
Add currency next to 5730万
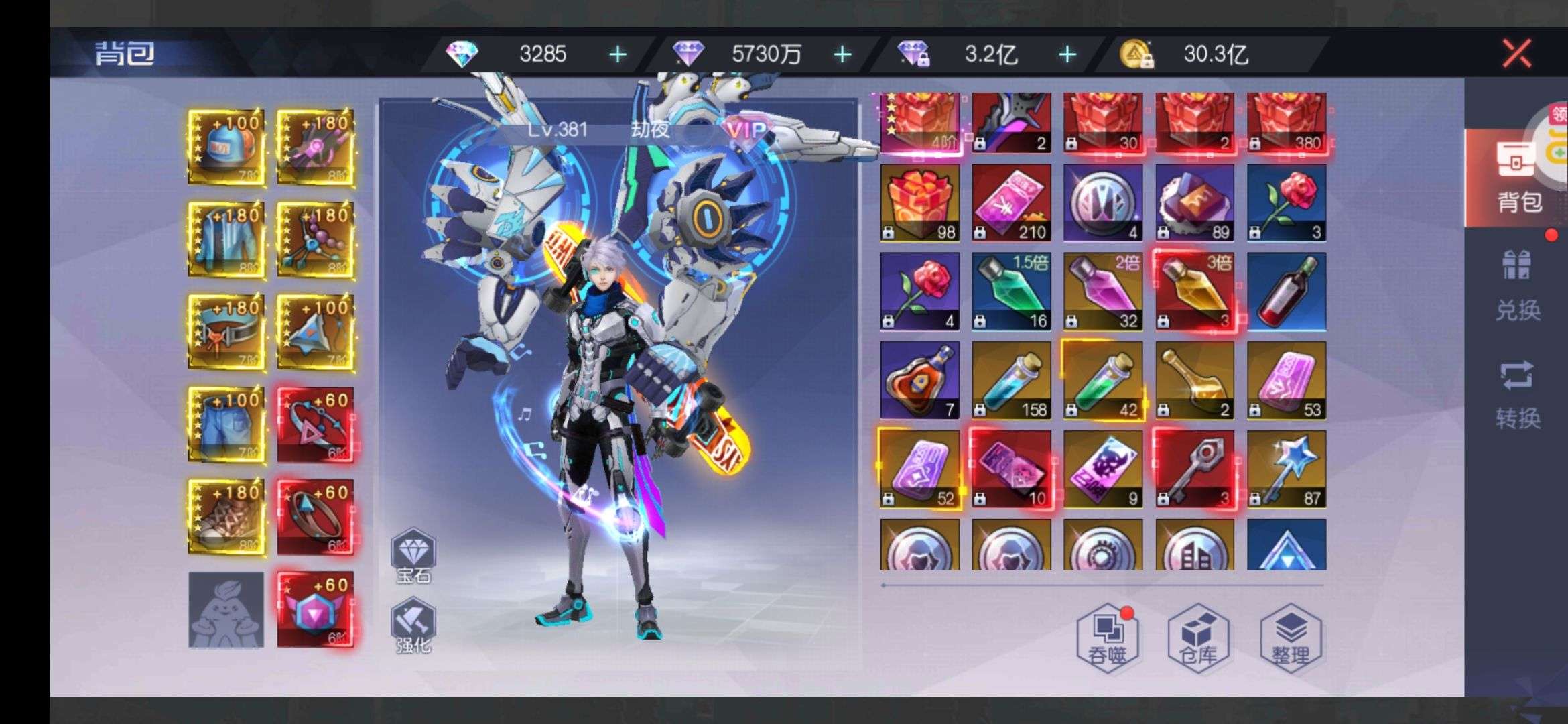click(x=842, y=54)
